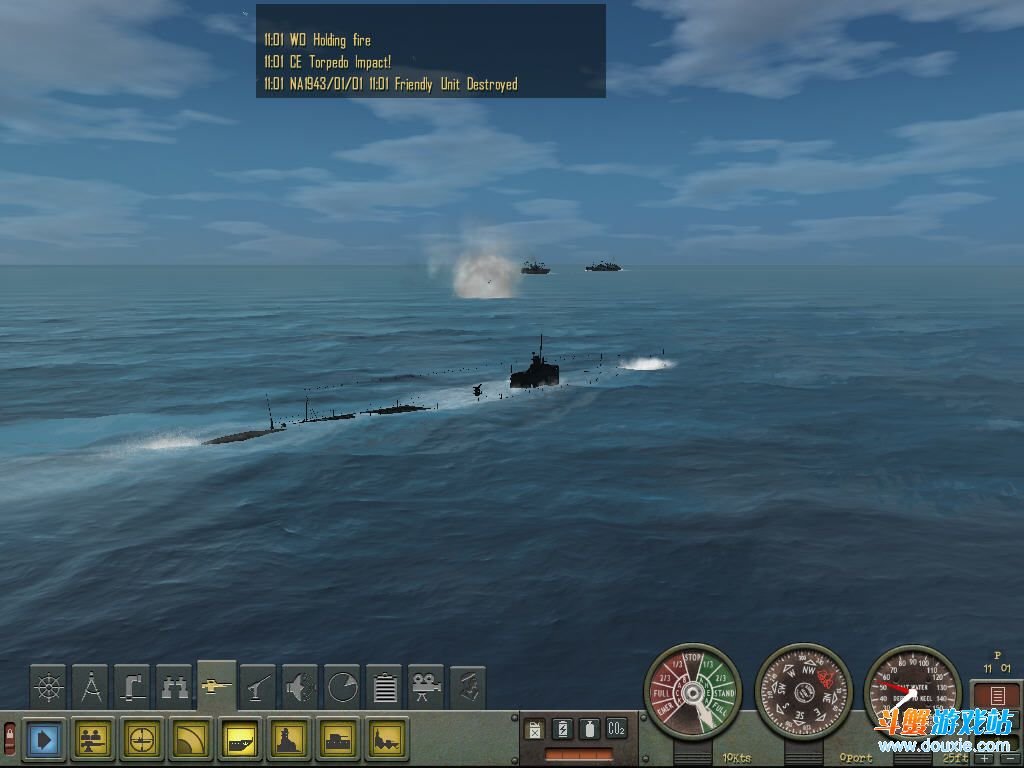Open the clipboard list tab
Screen dimensions: 1024x768
coord(384,687)
